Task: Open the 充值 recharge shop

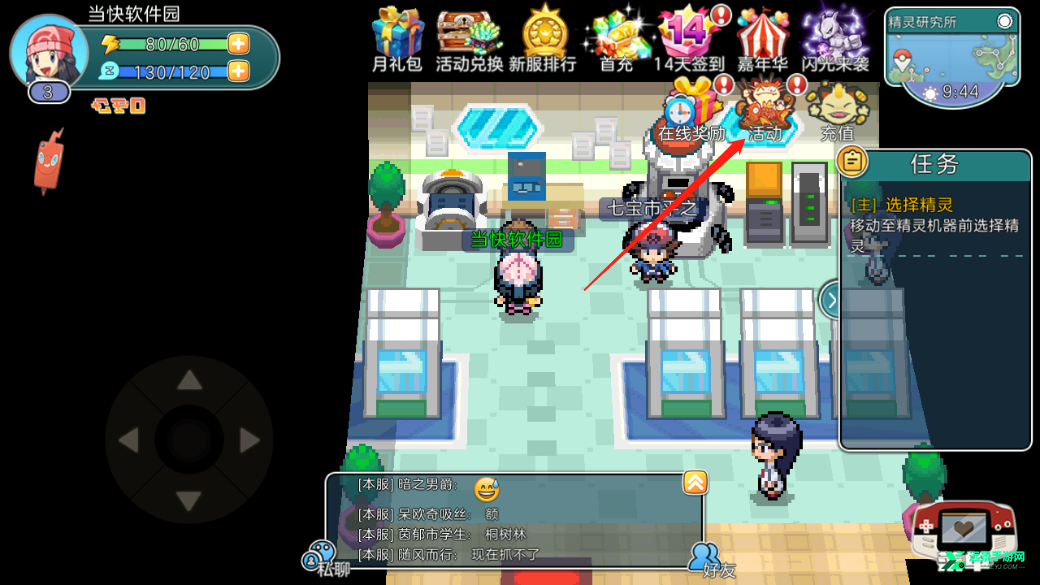Action: coord(838,111)
